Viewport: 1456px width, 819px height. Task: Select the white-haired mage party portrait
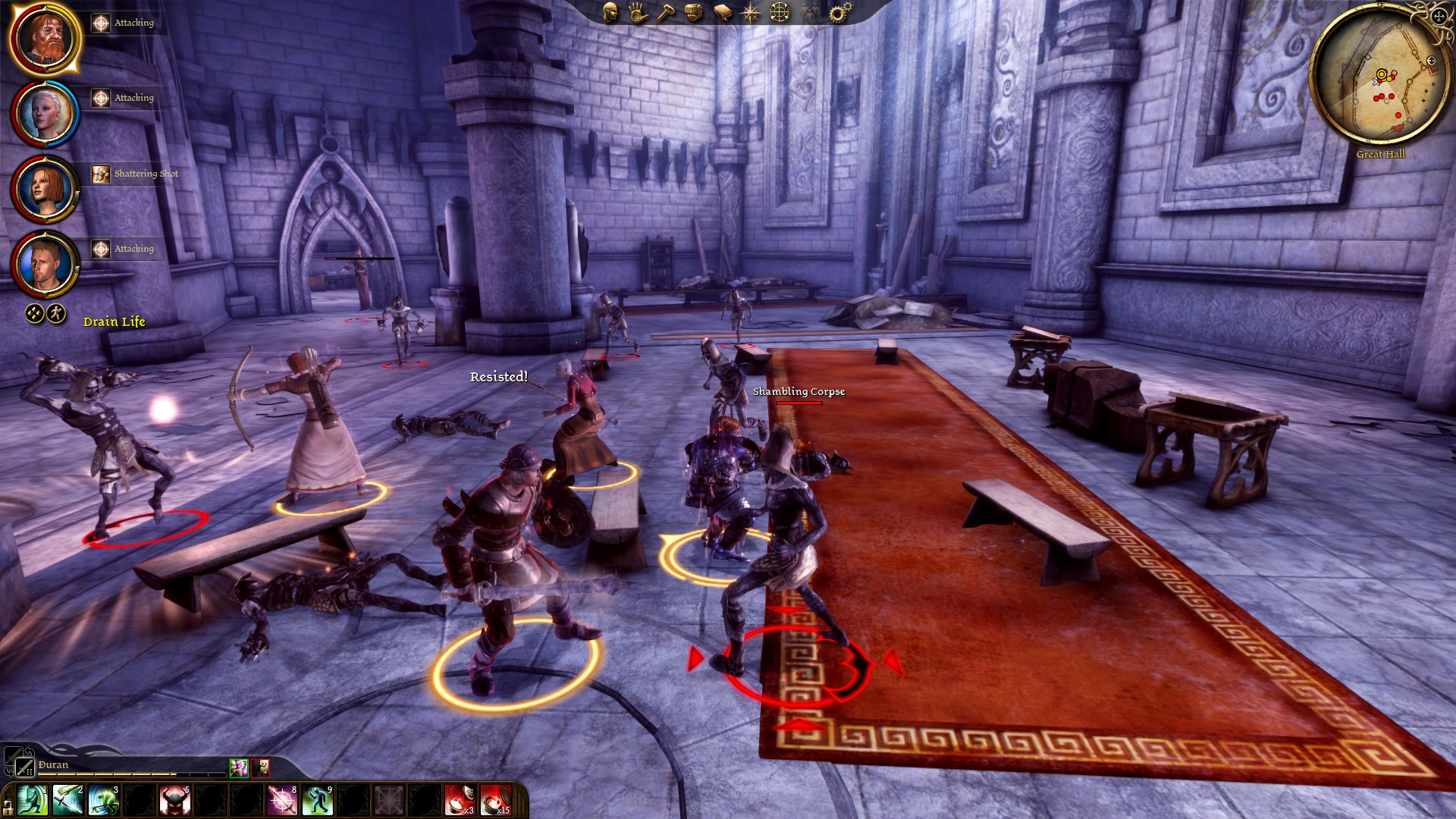point(45,114)
